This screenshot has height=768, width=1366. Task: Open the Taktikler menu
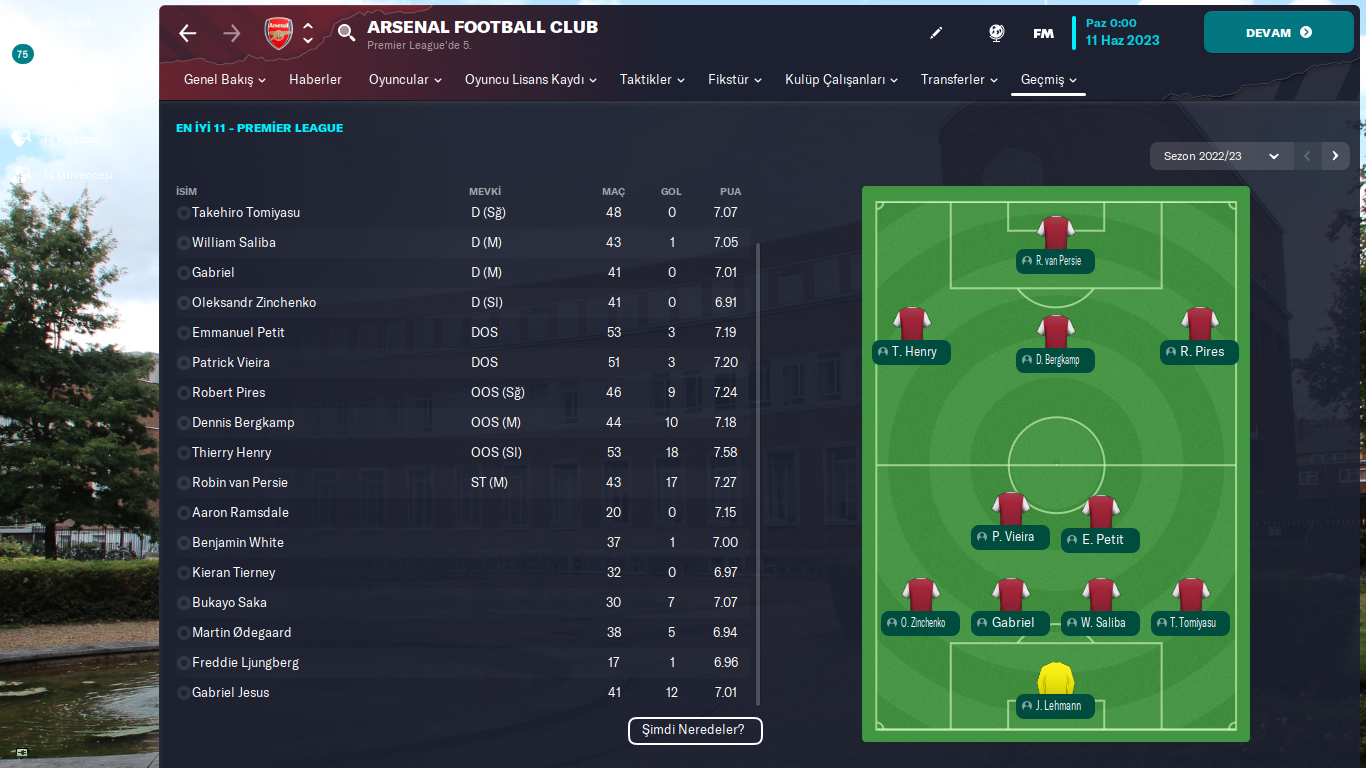652,80
